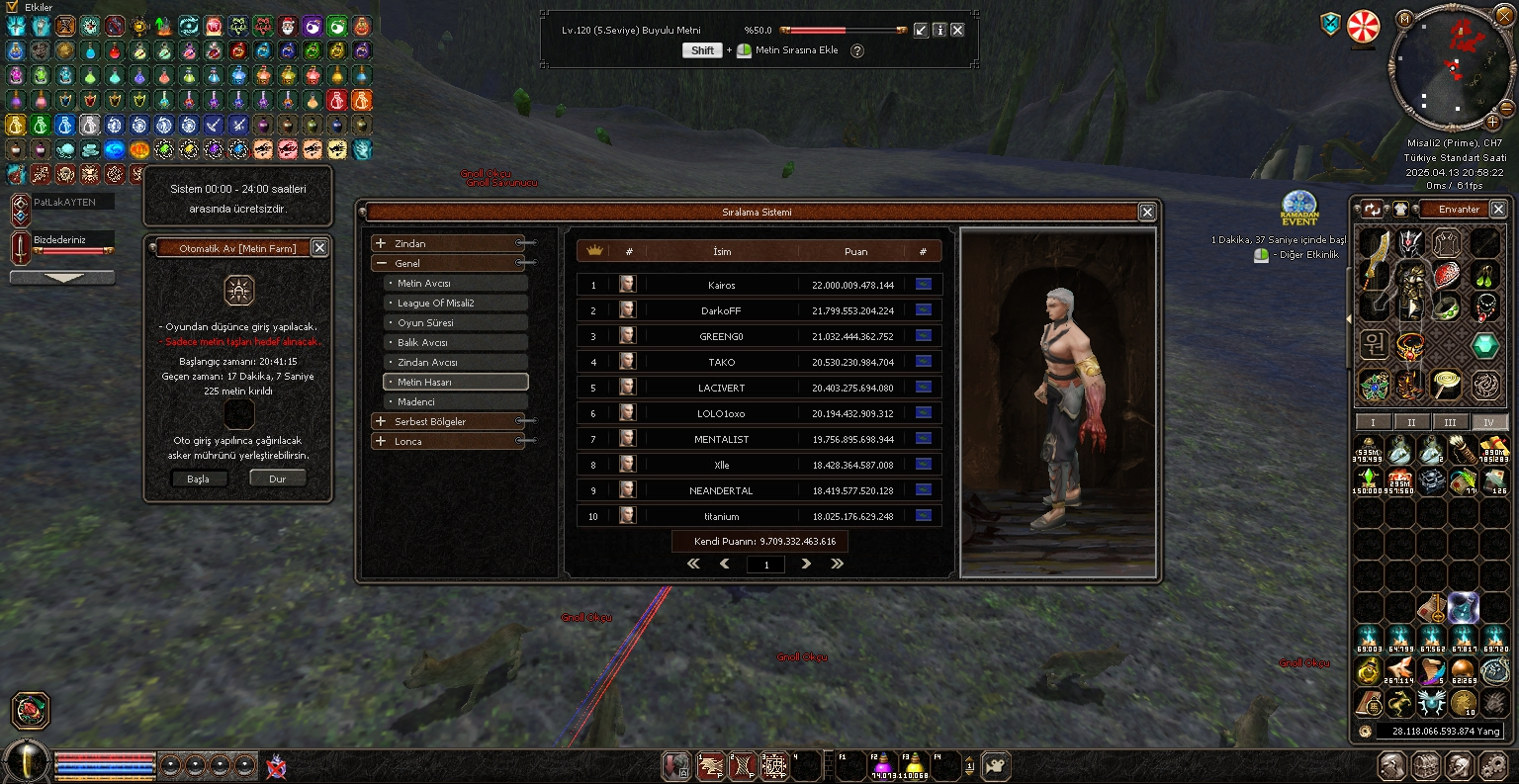Click the Başla button in auto hunt

click(x=198, y=479)
